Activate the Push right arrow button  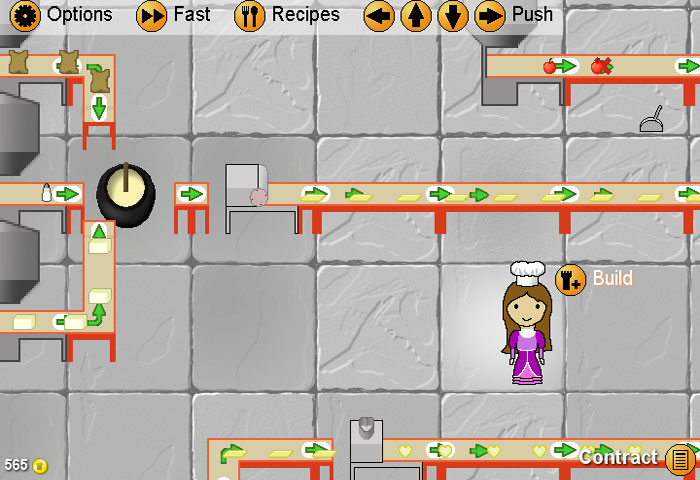point(490,15)
